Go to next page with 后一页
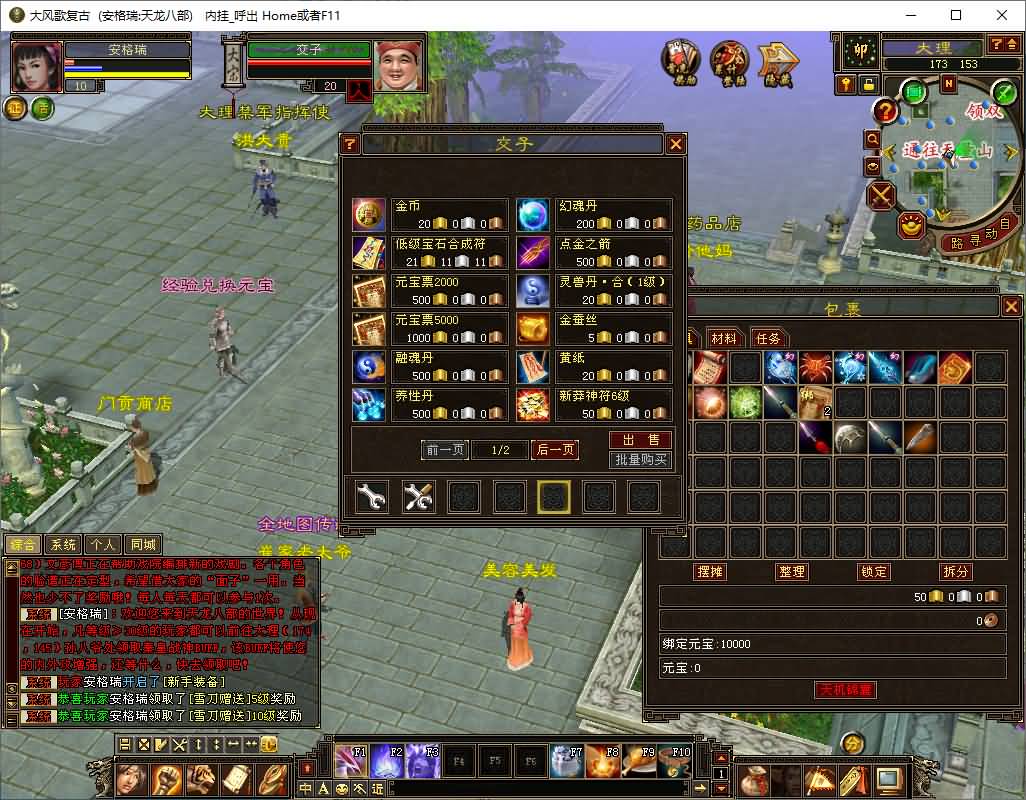1026x800 pixels. coord(555,450)
